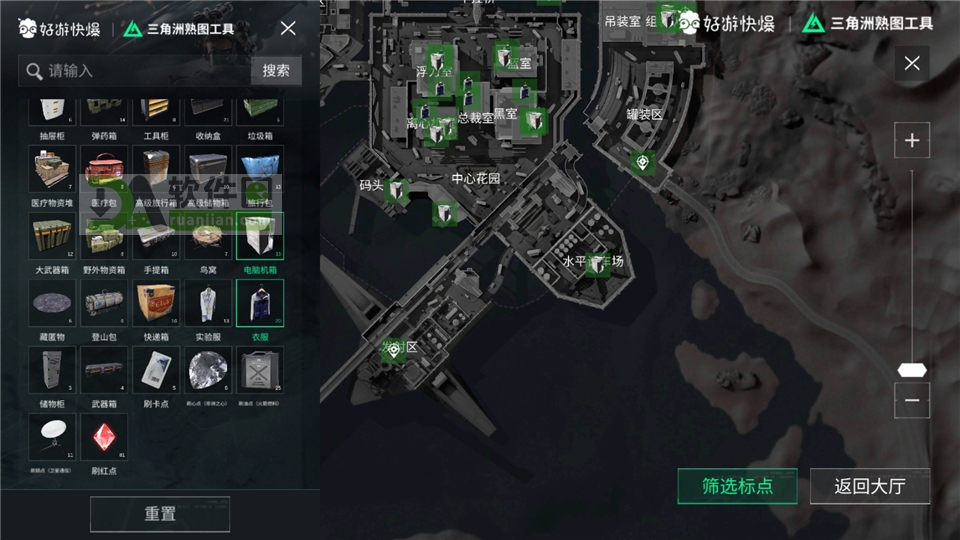Choose the 医疗包 medical bag filter

click(x=104, y=170)
